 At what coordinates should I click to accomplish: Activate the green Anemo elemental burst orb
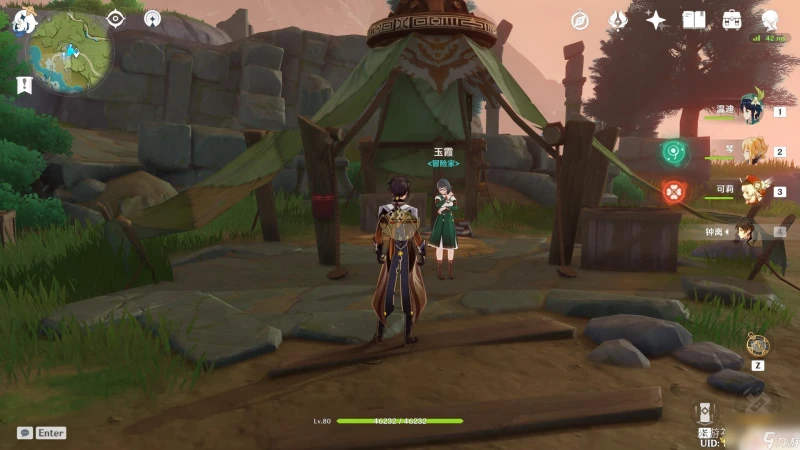coord(674,153)
